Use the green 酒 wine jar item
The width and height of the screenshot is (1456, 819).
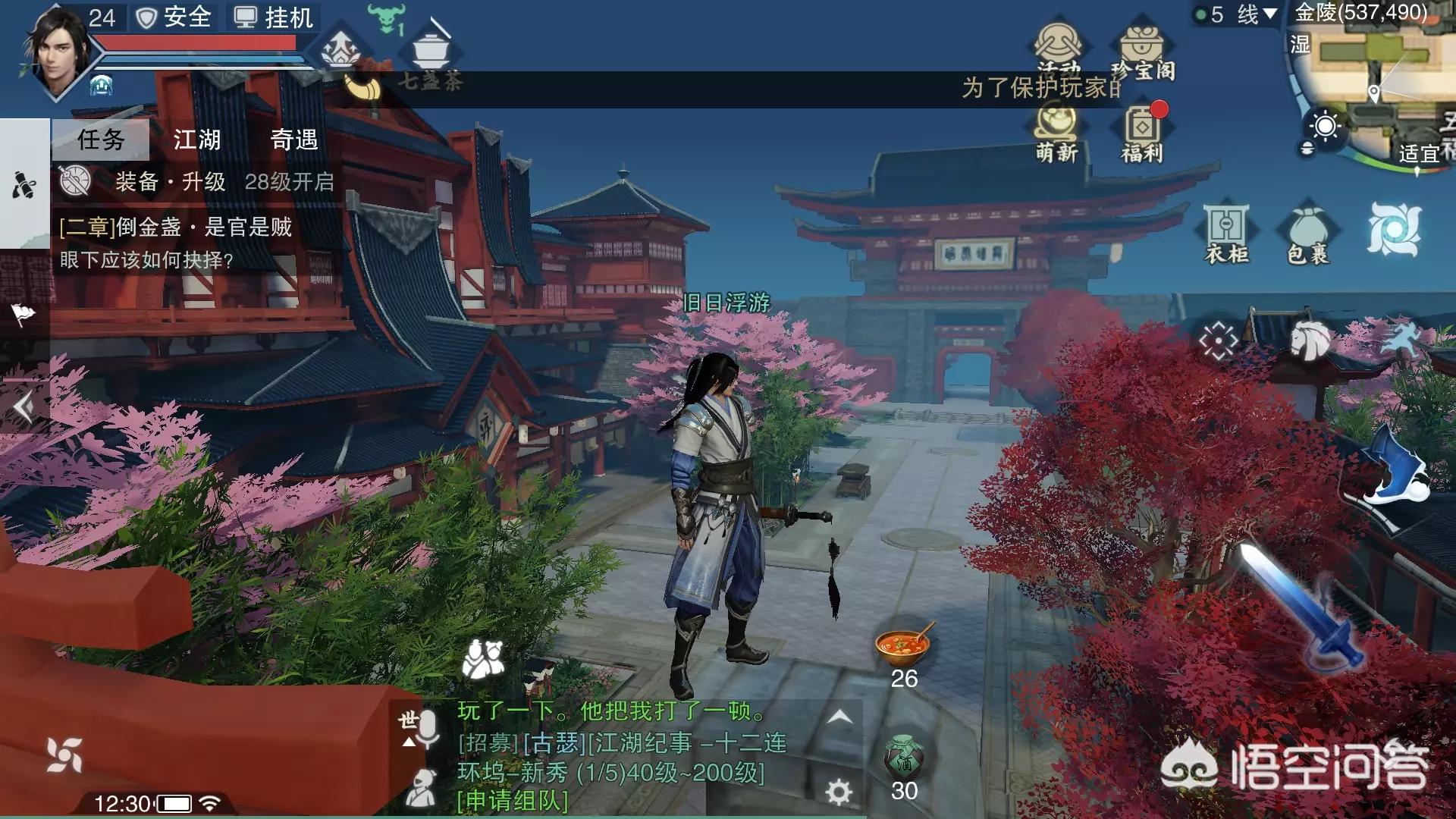point(903,756)
